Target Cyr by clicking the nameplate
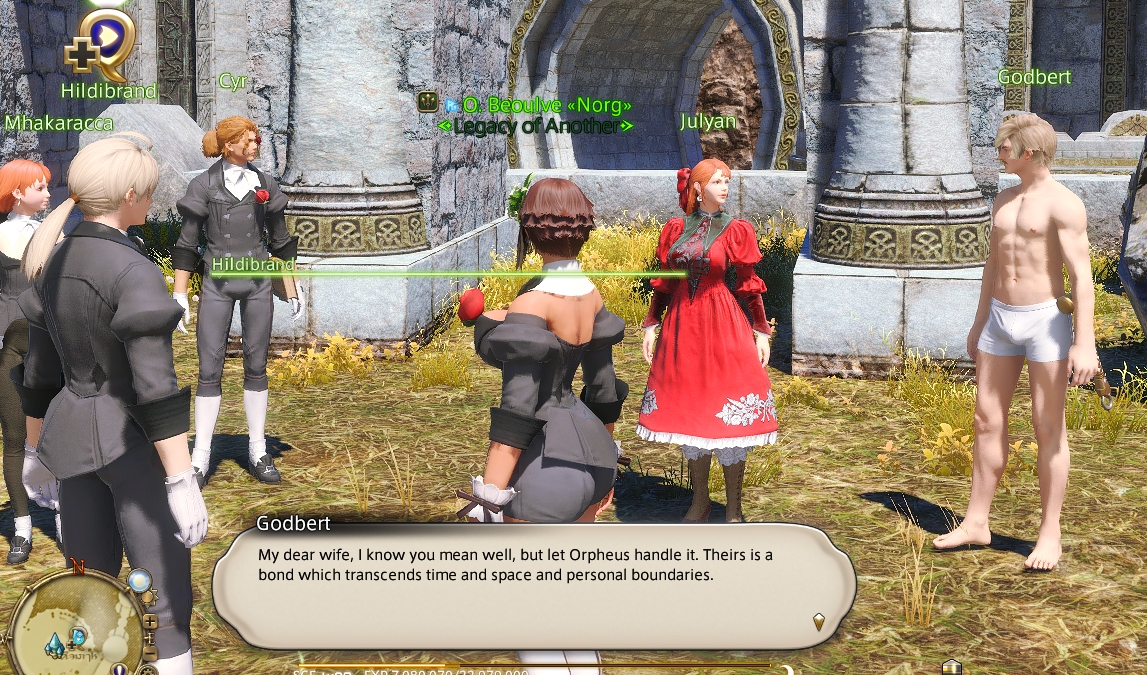This screenshot has height=675, width=1147. click(232, 81)
